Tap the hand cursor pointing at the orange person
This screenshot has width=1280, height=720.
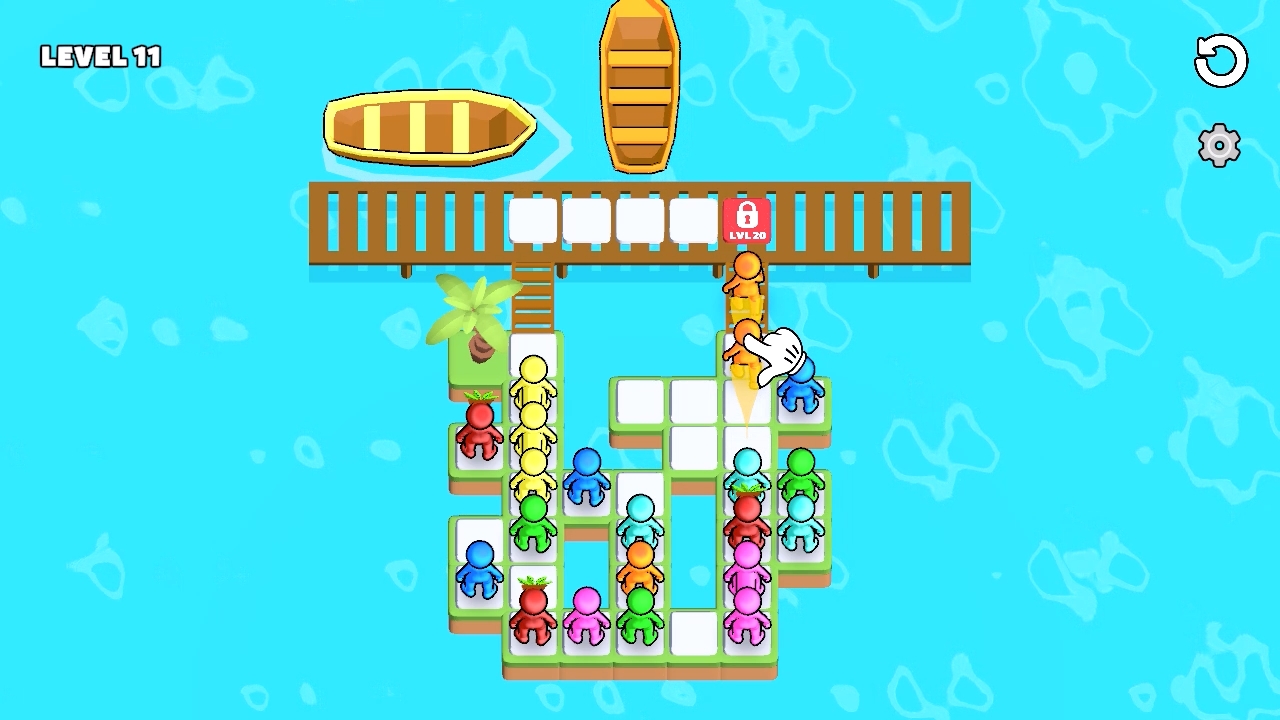pyautogui.click(x=779, y=352)
